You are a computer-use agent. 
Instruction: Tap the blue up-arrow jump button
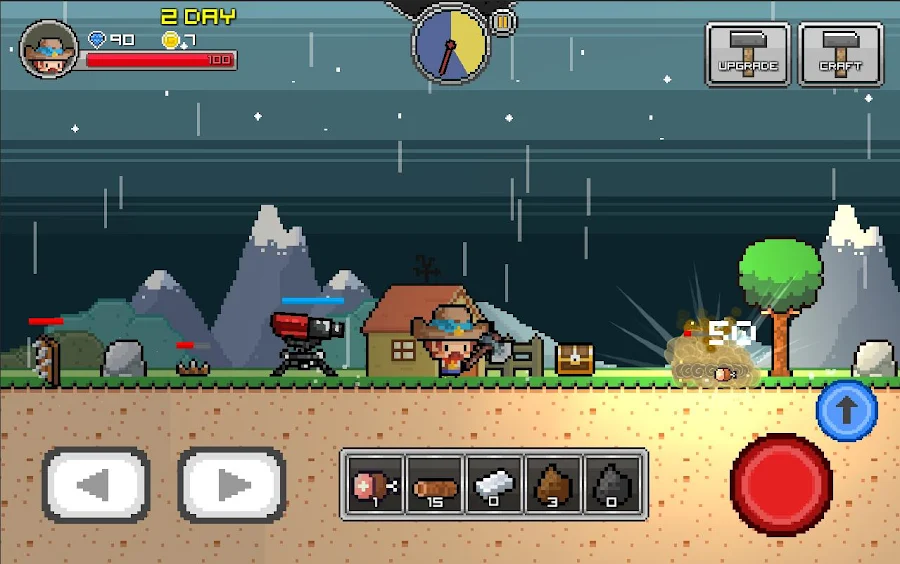(x=846, y=409)
